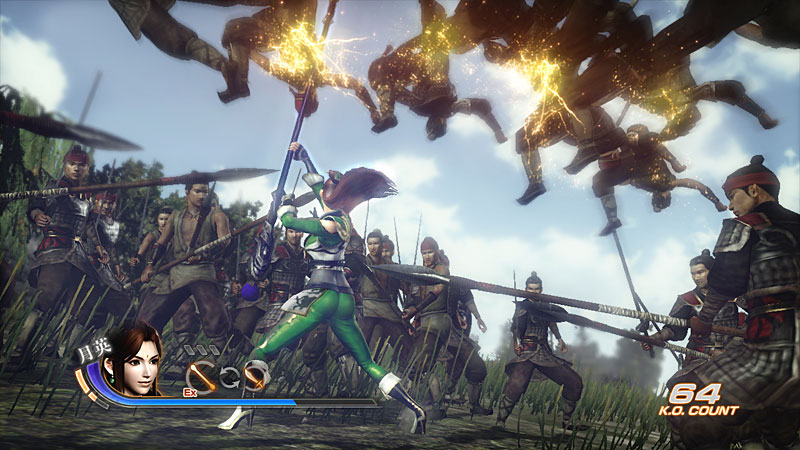Select the equipped EX weapon icon
Screen dimensions: 800x450
click(x=200, y=375)
